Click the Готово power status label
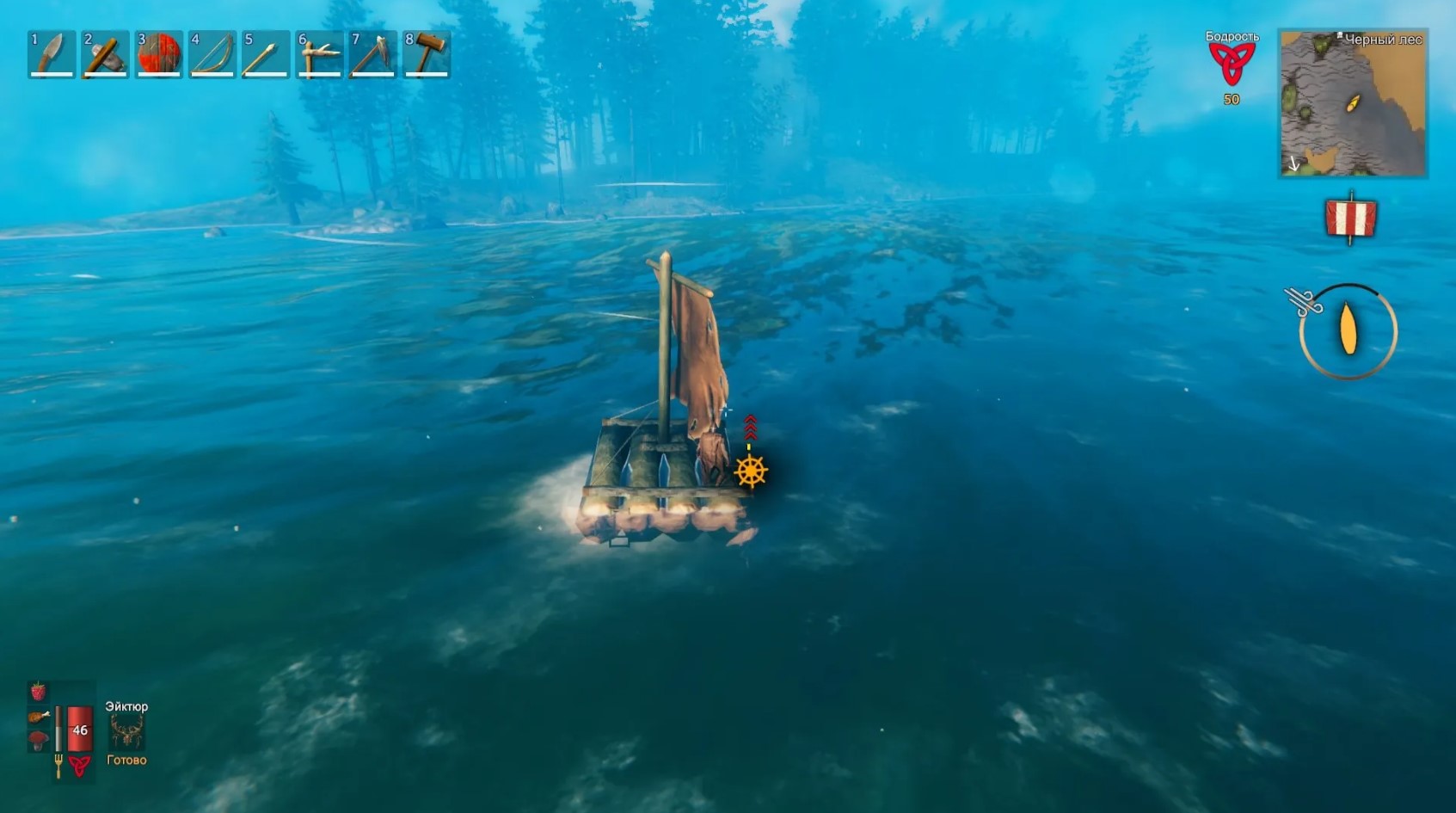The width and height of the screenshot is (1456, 813). pyautogui.click(x=126, y=760)
